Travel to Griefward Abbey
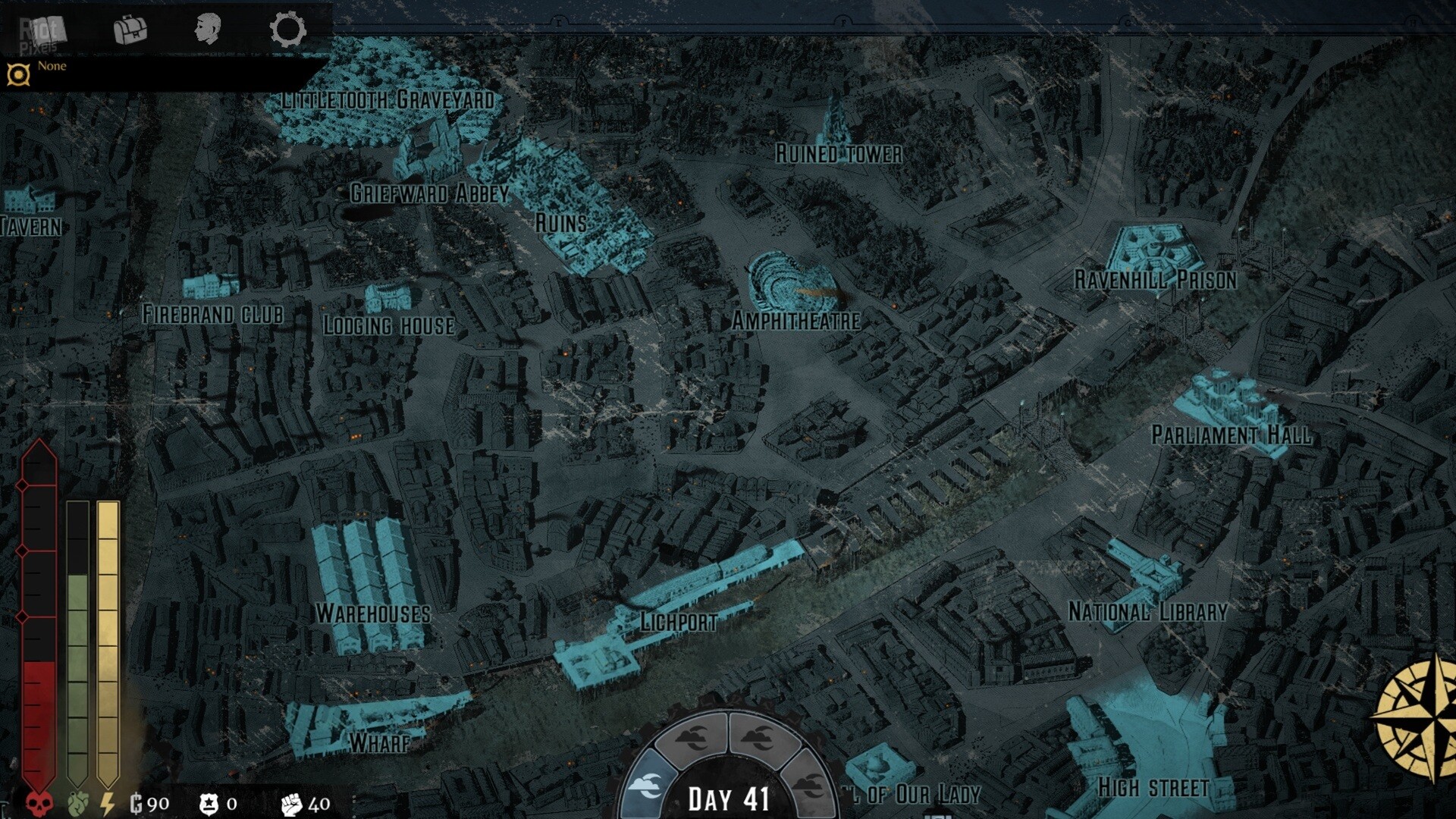Viewport: 1456px width, 819px height. pyautogui.click(x=429, y=193)
